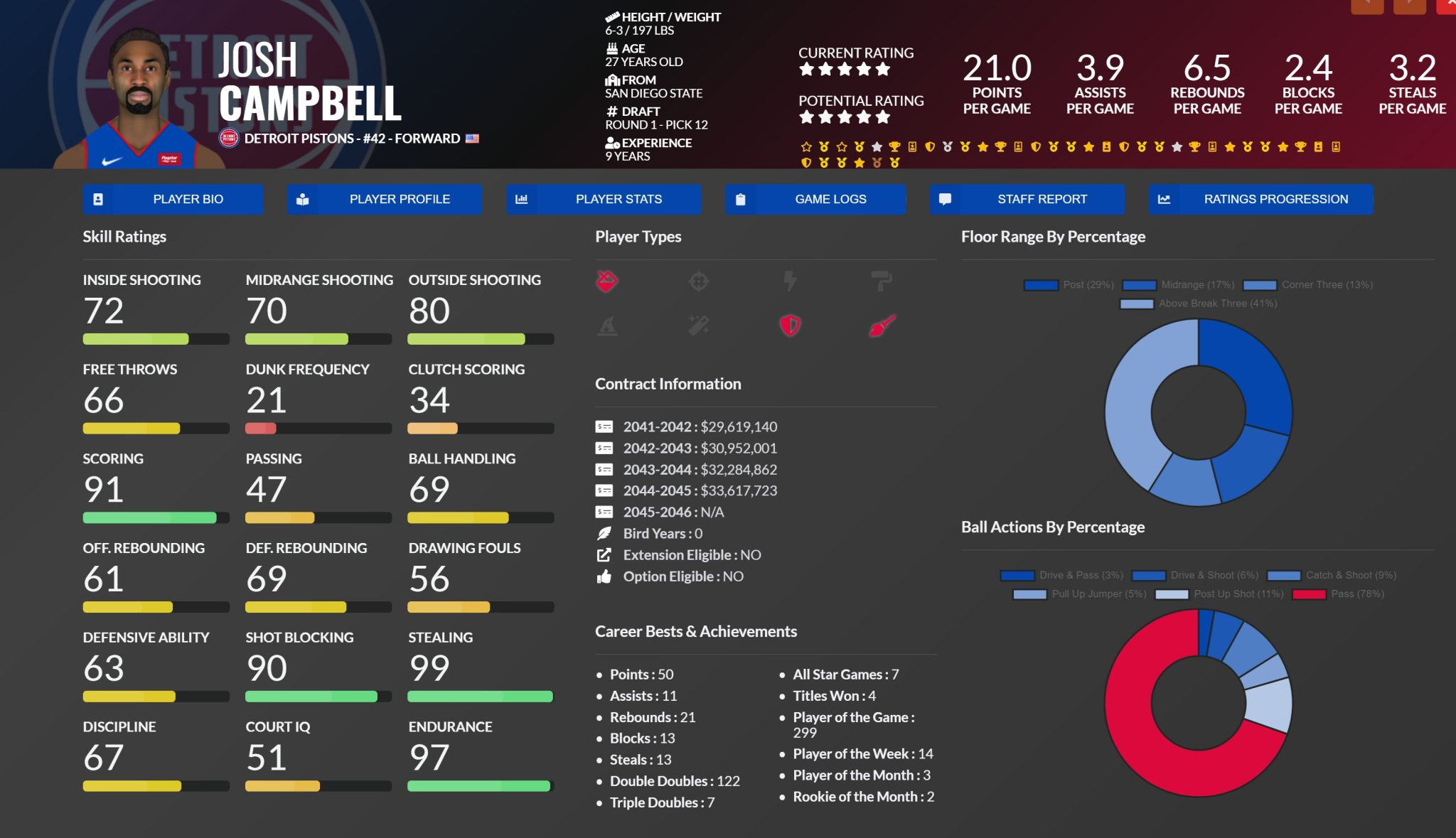
Task: Hide the Corner Three legend entry
Action: pyautogui.click(x=1309, y=285)
